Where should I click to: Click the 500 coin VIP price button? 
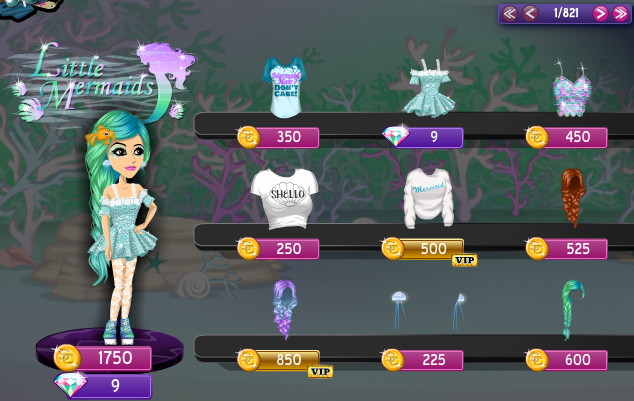[x=424, y=248]
